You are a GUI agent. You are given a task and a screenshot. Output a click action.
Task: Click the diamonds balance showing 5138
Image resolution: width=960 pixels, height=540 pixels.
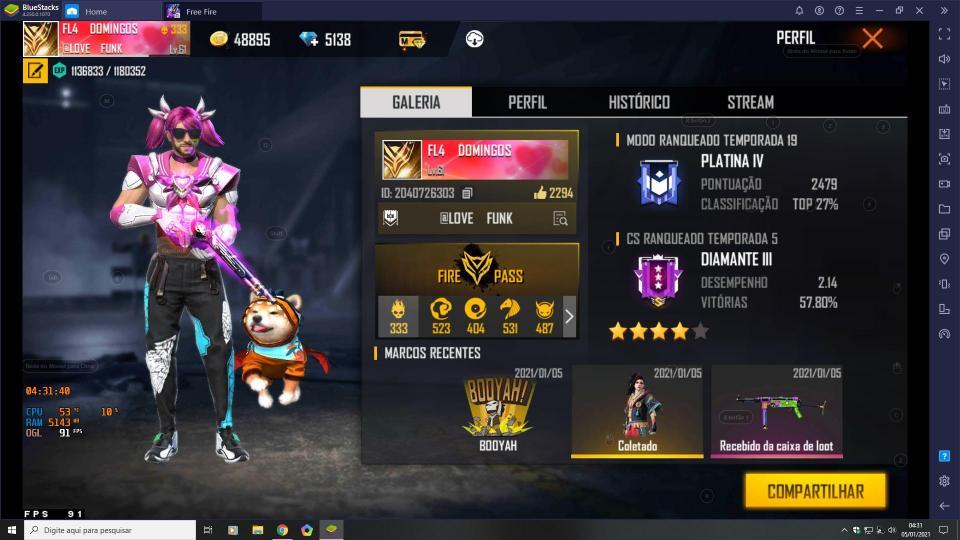point(325,40)
